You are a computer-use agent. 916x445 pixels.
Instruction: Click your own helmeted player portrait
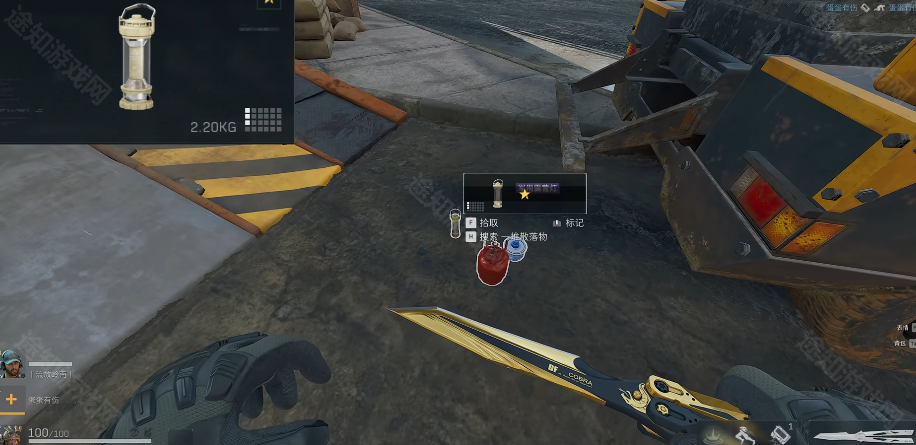[12, 434]
